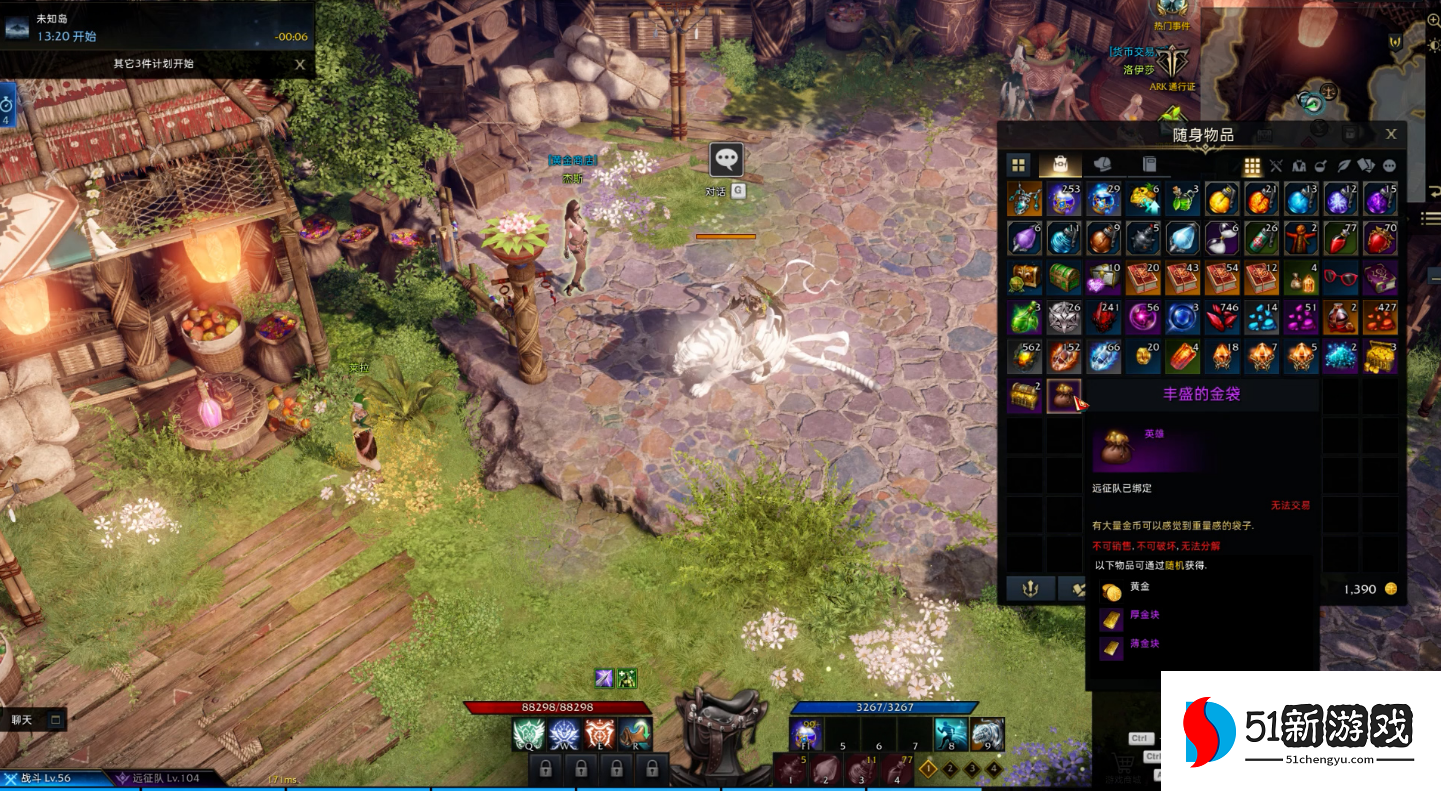Viewport: 1441px width, 791px height.
Task: Activate the white tiger mount slot
Action: pos(986,735)
